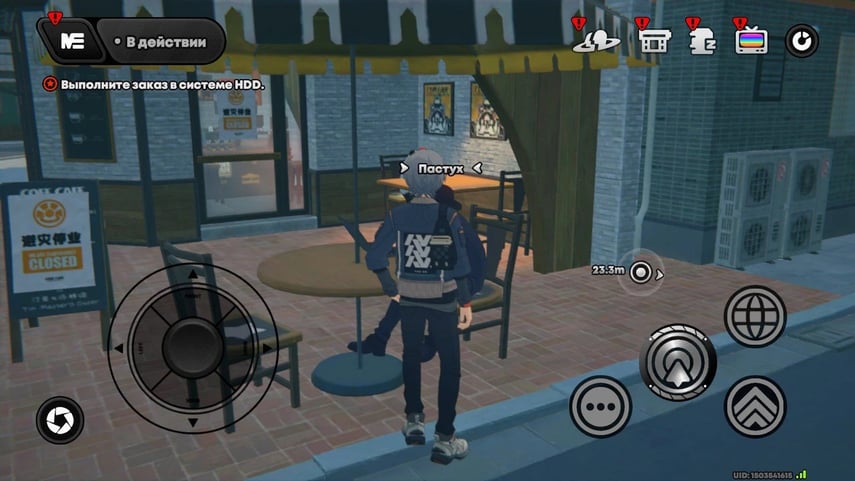
Task: Tap the double chevron sprint button
Action: [x=755, y=406]
